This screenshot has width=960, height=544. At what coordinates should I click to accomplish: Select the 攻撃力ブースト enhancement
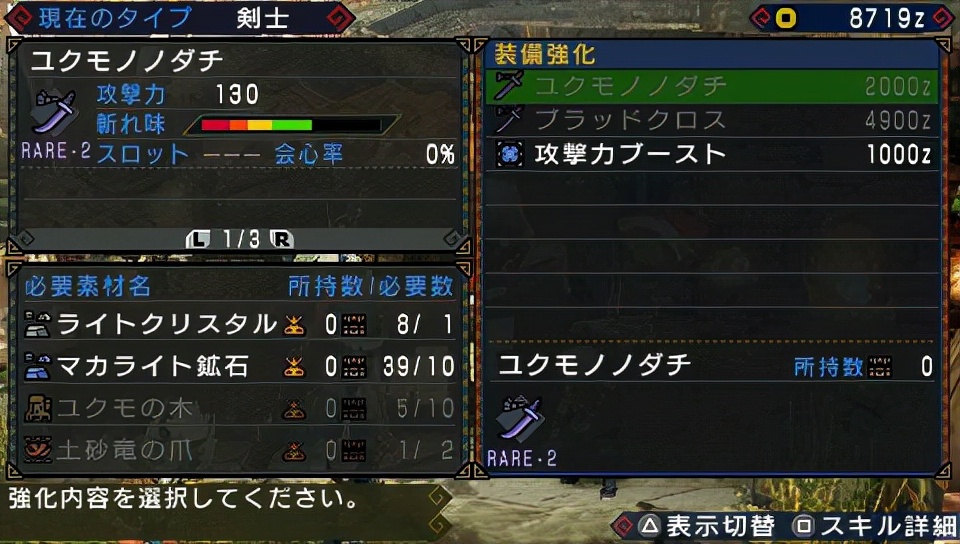click(711, 154)
